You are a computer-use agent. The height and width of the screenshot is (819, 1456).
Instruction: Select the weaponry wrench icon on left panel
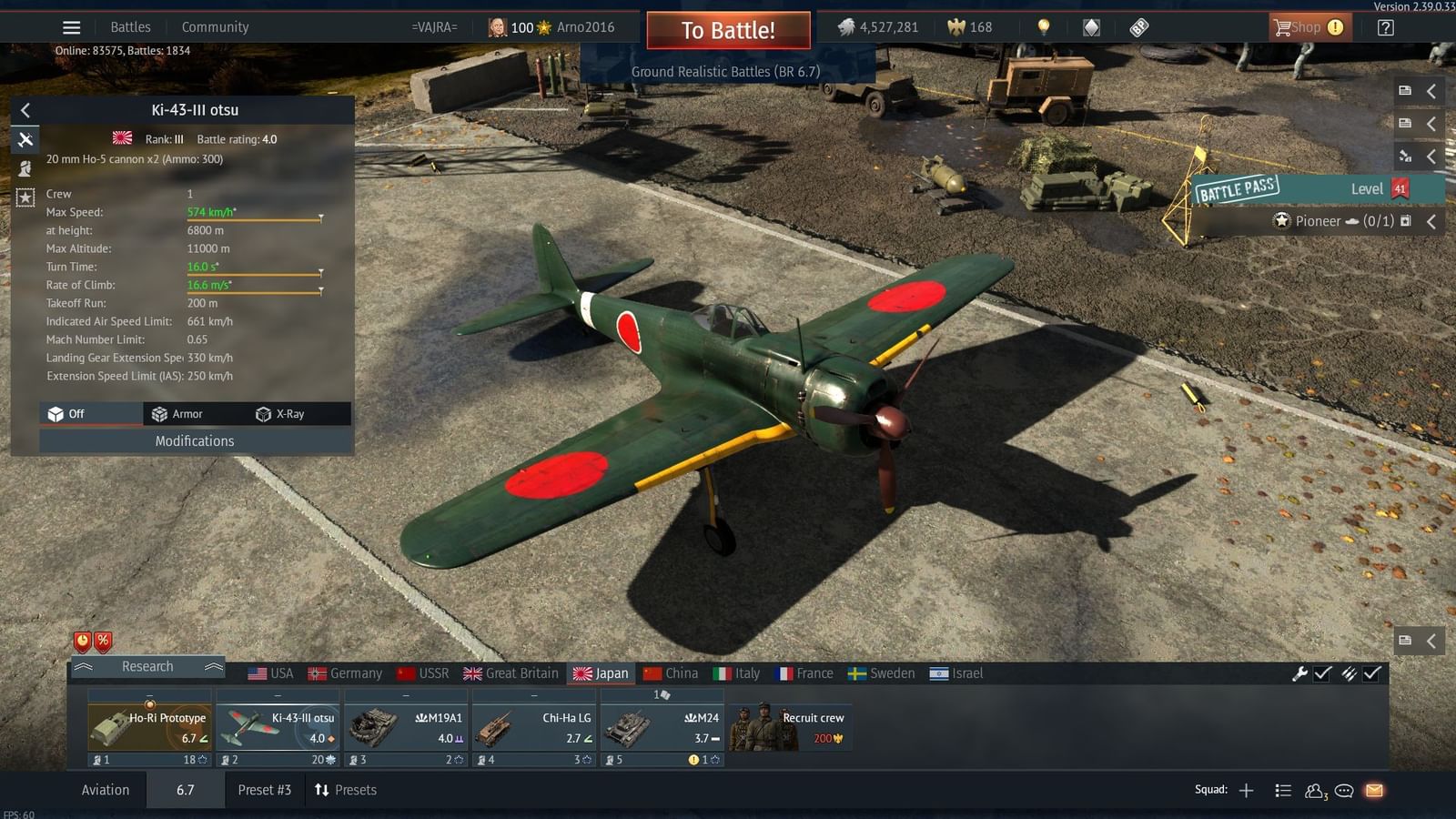coord(25,139)
